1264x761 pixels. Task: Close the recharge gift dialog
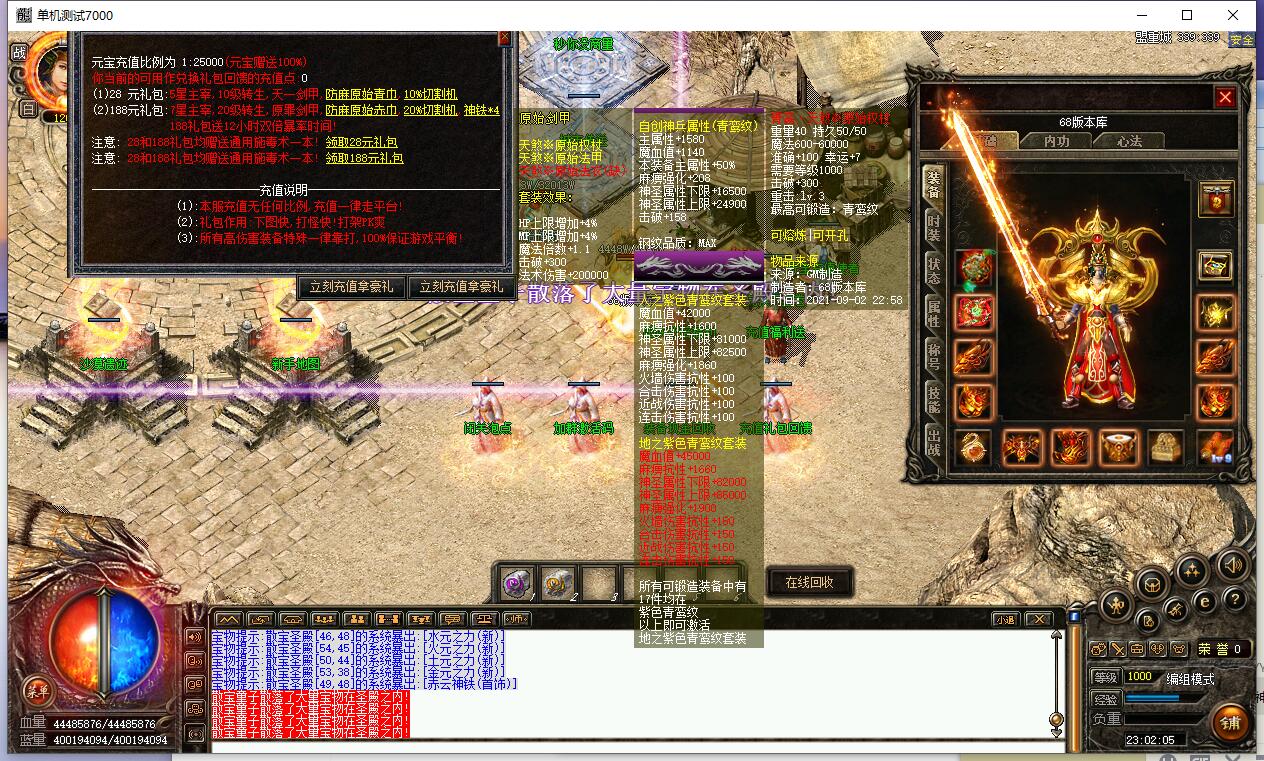(505, 38)
